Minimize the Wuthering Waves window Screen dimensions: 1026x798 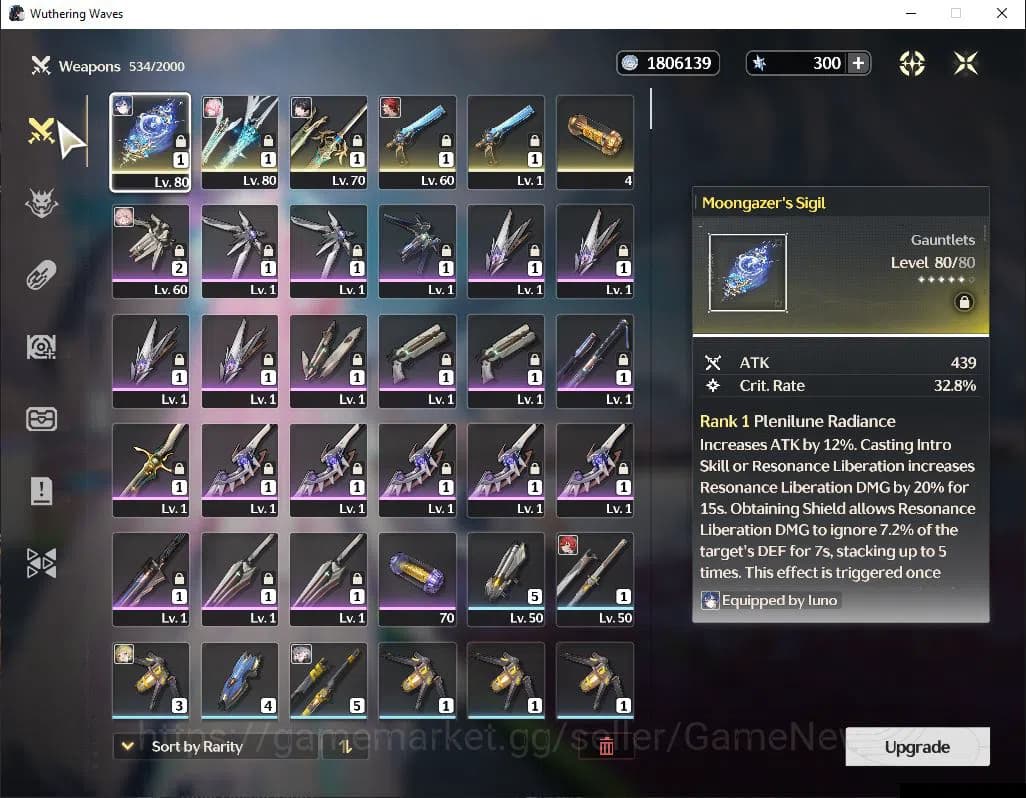[x=910, y=14]
